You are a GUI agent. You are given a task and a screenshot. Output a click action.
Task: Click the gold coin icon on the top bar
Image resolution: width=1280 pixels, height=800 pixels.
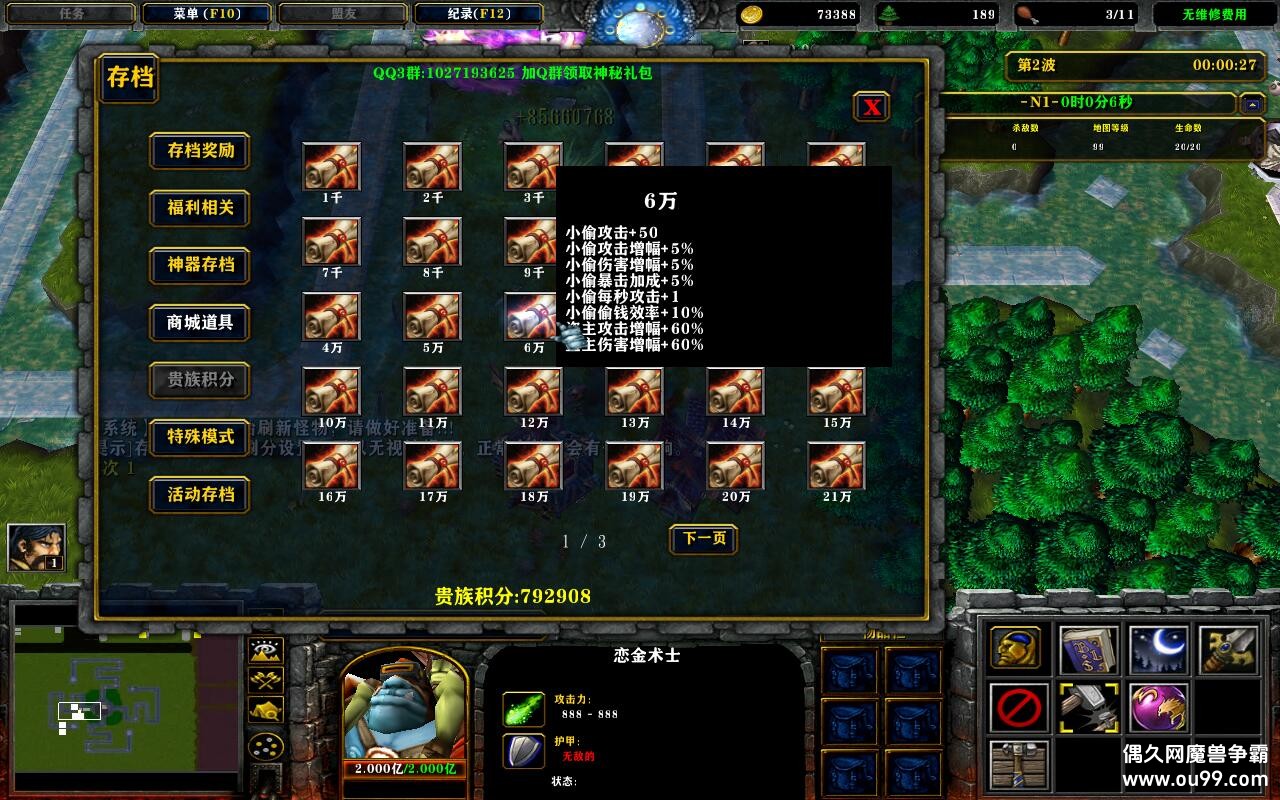[x=752, y=14]
